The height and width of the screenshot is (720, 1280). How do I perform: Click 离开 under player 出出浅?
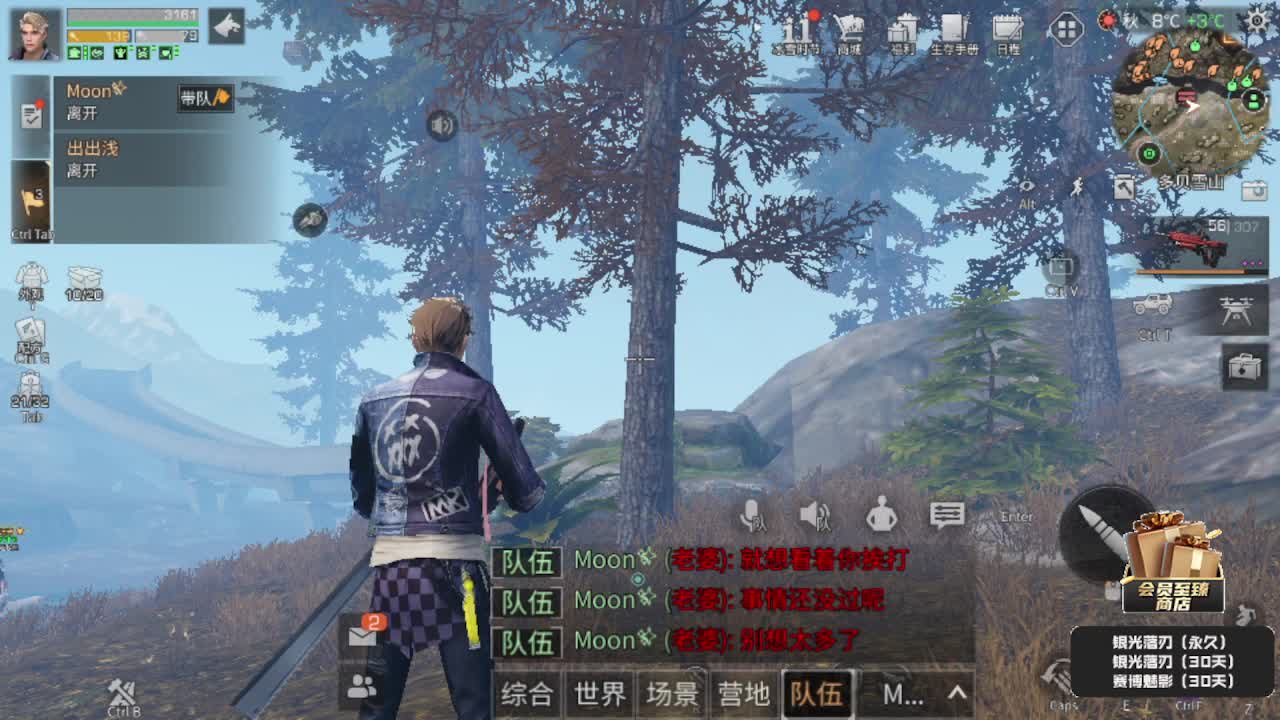pyautogui.click(x=84, y=170)
